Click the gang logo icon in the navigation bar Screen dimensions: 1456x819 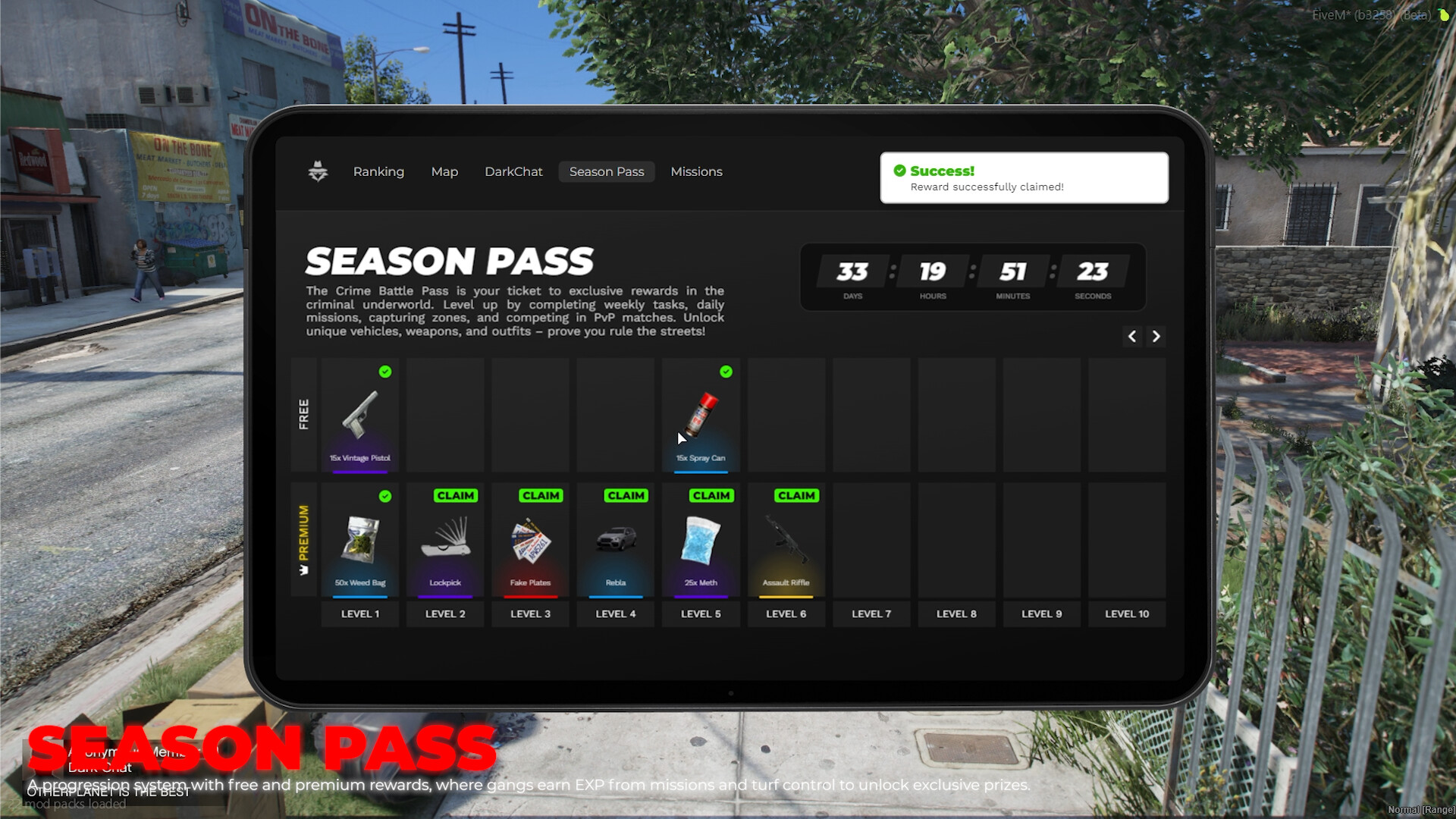point(317,171)
